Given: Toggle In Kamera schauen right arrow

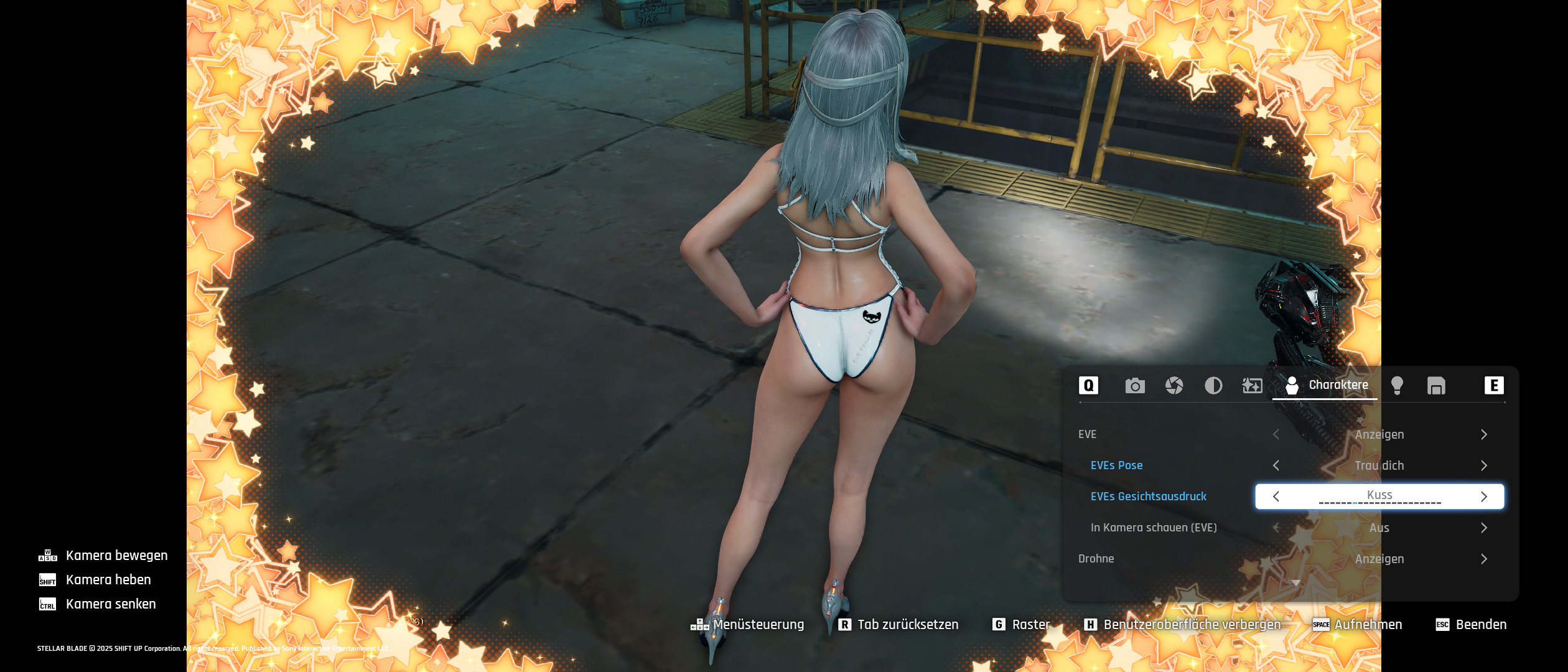Looking at the screenshot, I should (1484, 528).
